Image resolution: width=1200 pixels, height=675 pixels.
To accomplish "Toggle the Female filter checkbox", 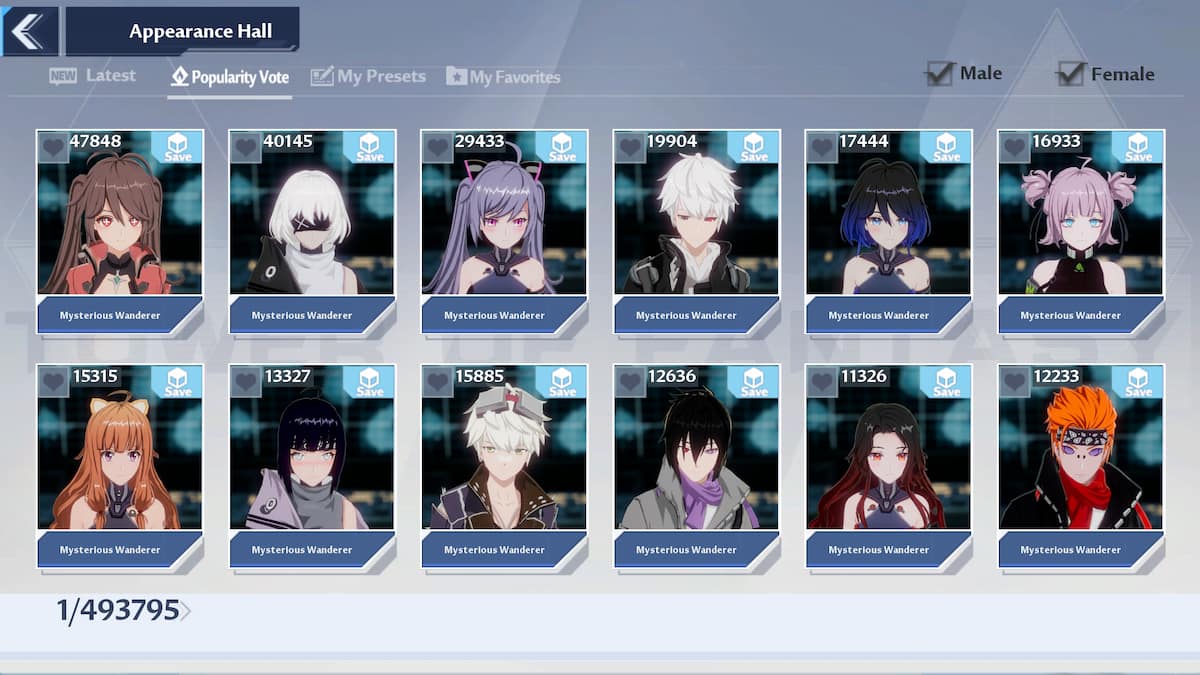I will [x=1072, y=74].
